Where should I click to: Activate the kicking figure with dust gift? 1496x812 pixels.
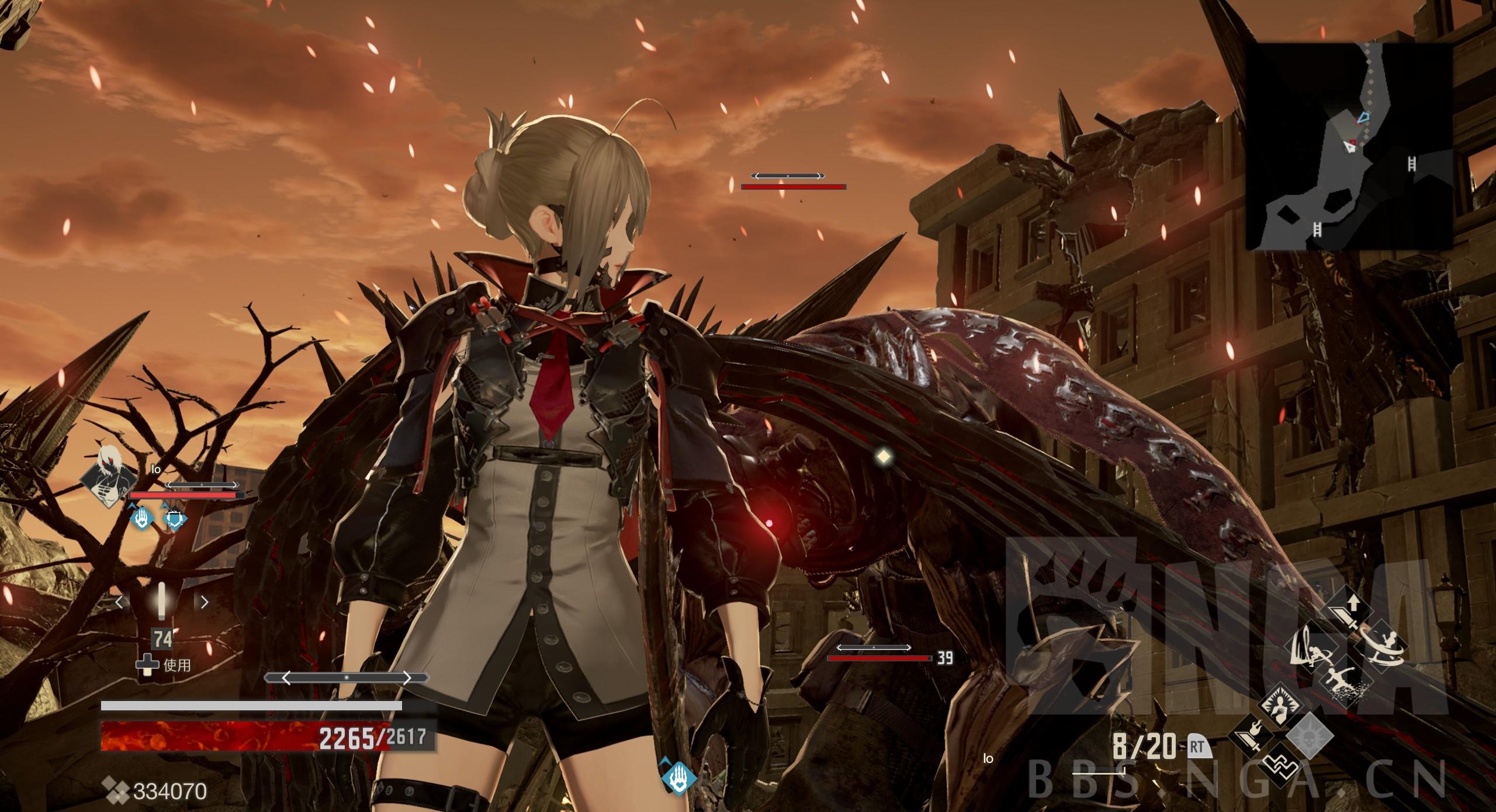click(x=1345, y=681)
